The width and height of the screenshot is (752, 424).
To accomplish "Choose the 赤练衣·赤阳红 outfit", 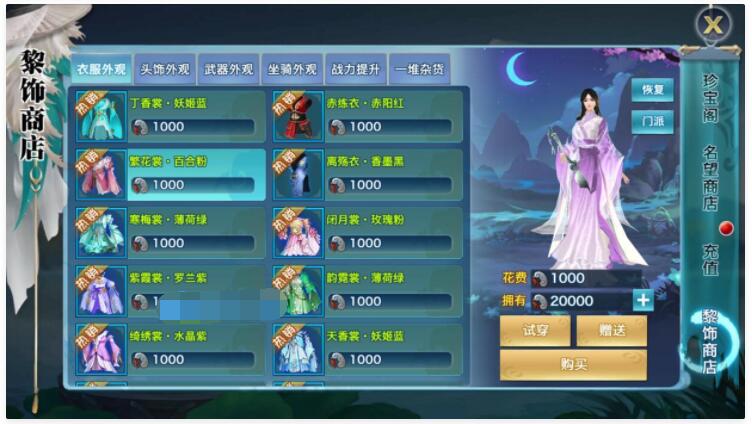I will (367, 117).
